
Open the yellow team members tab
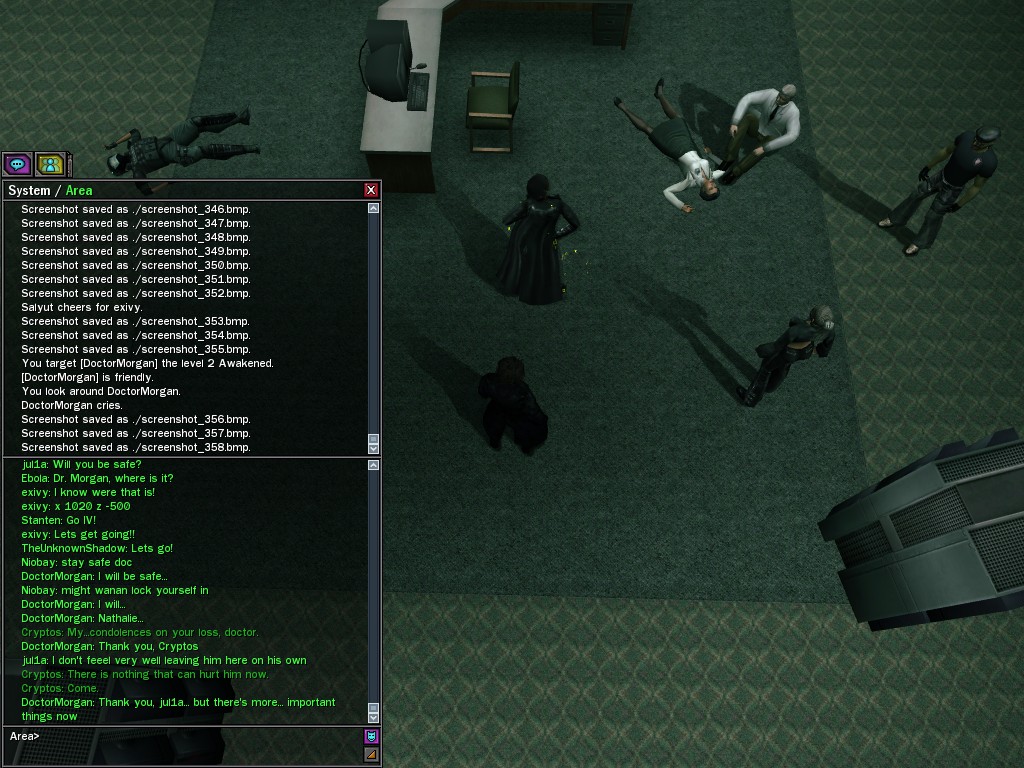[x=50, y=164]
